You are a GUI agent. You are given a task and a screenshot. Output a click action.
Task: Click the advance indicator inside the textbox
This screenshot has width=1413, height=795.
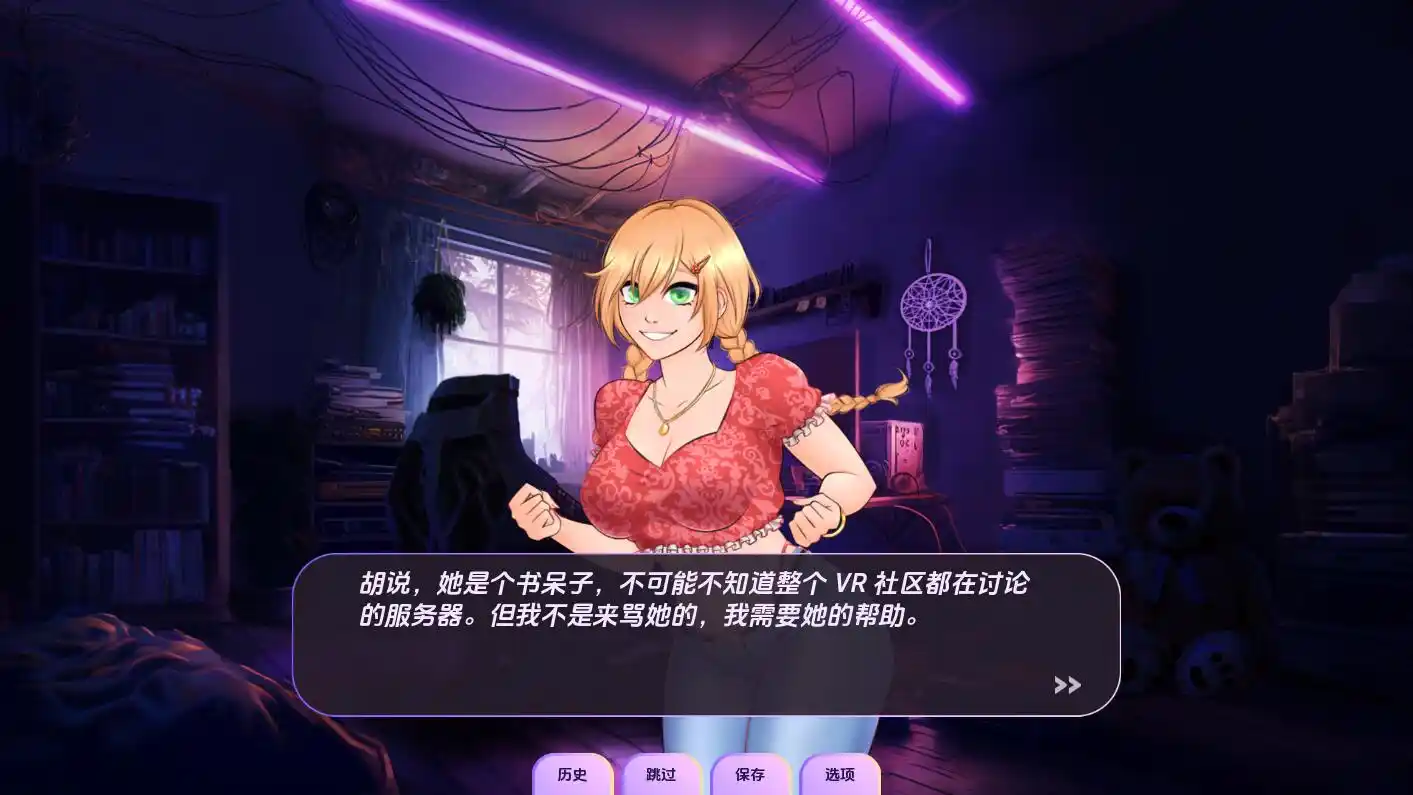[1069, 684]
